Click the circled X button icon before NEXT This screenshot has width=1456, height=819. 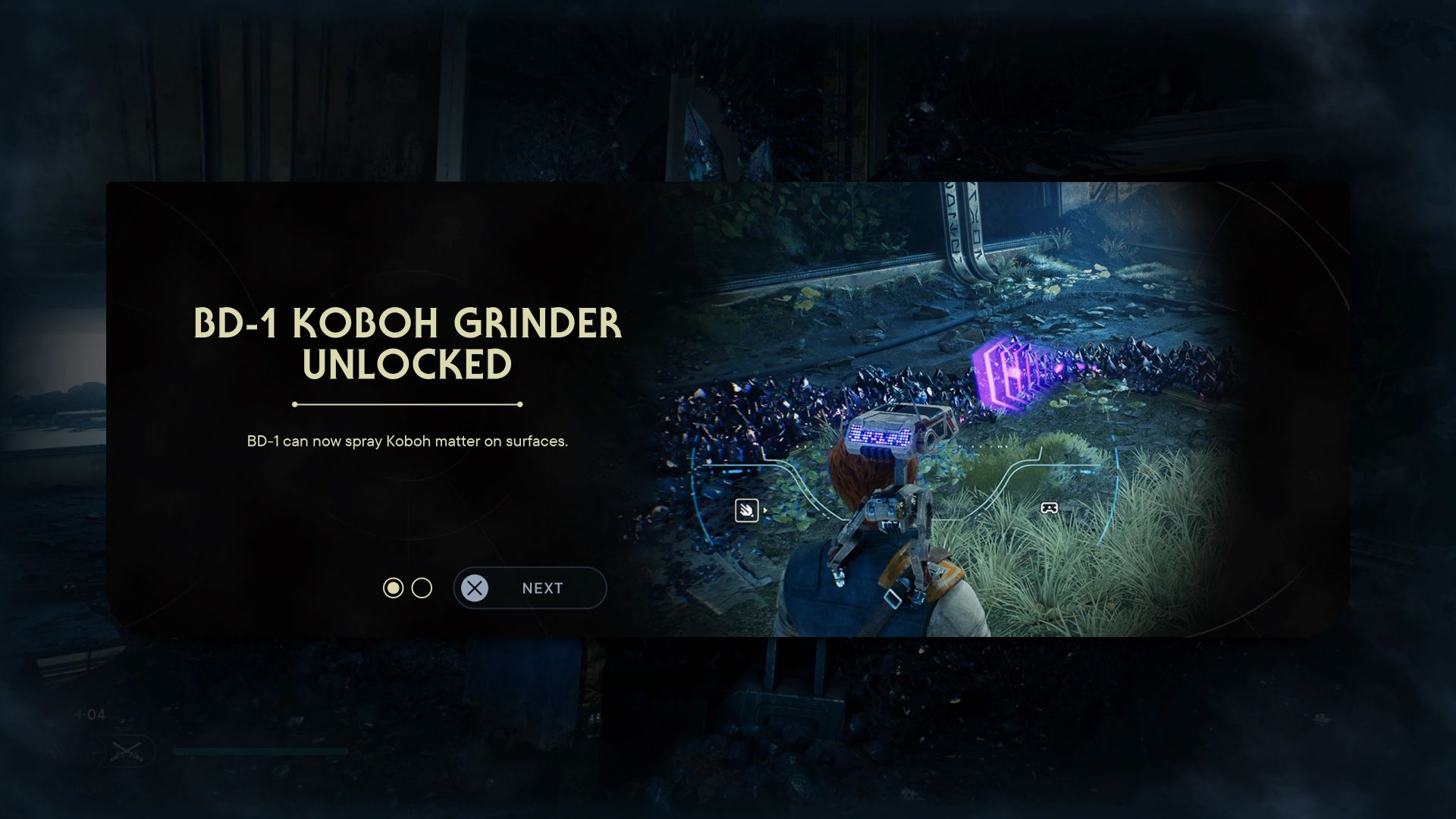coord(475,588)
